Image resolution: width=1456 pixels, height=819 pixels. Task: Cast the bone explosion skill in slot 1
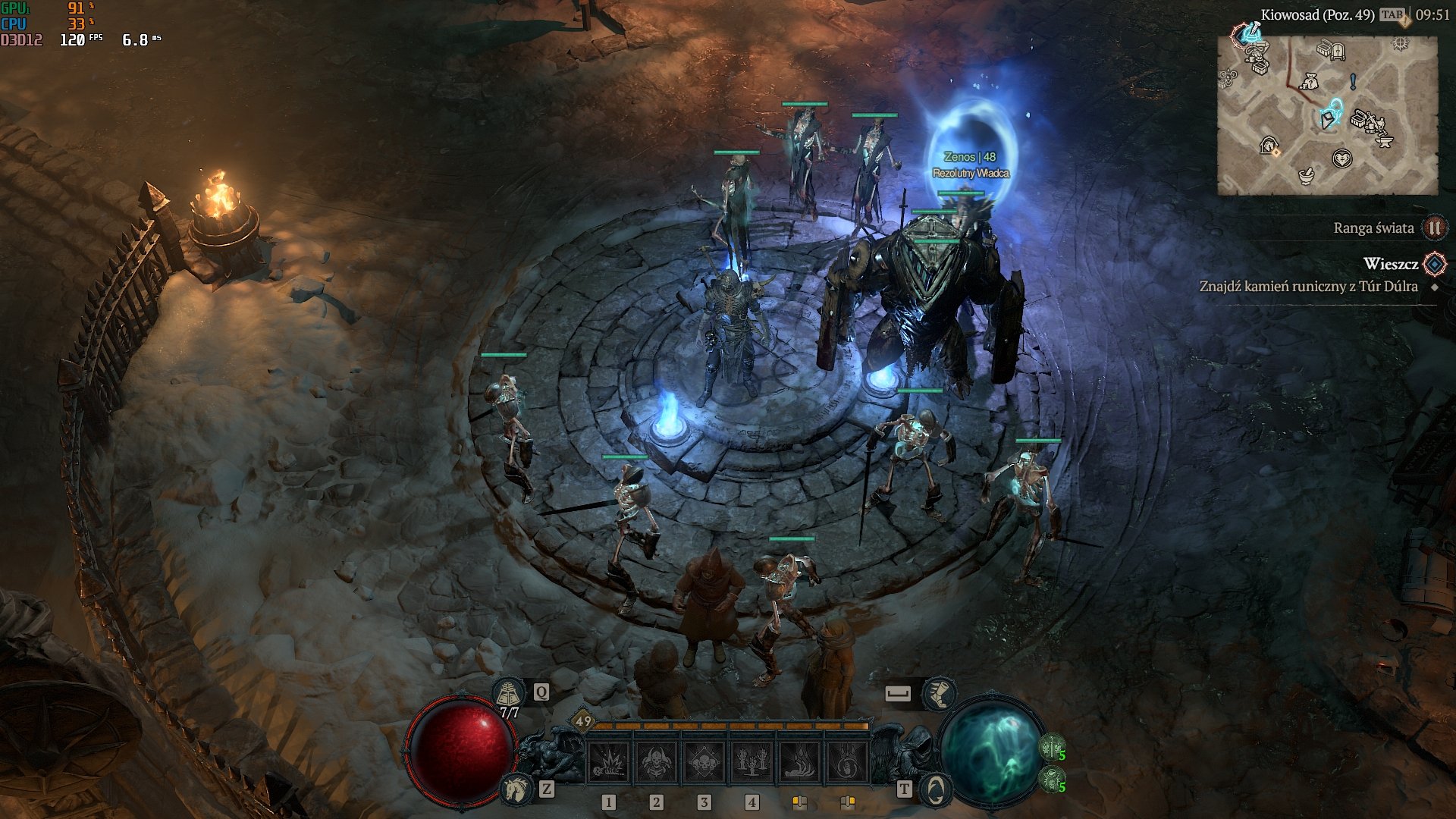click(x=608, y=761)
